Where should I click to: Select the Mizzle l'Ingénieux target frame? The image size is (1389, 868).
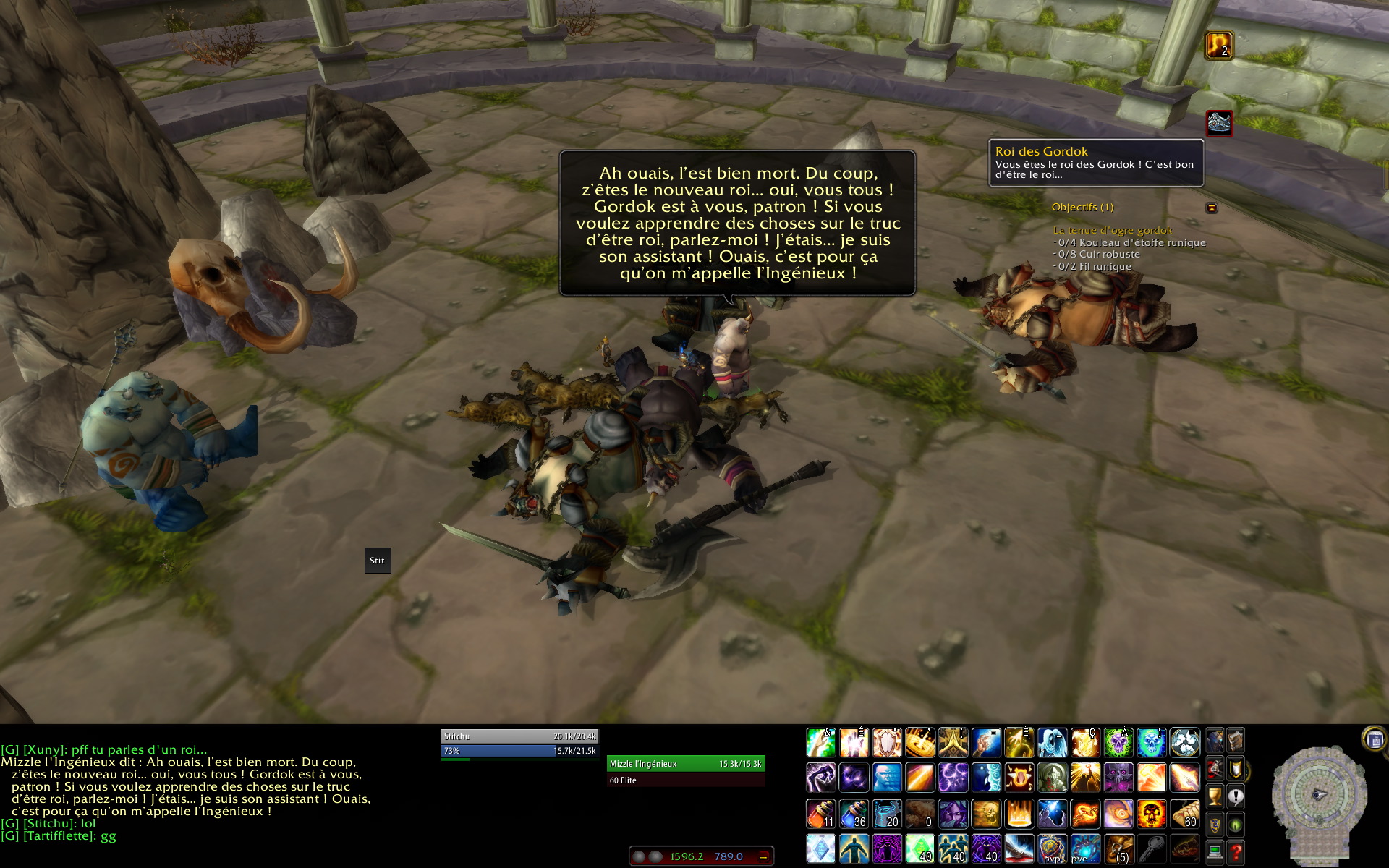coord(685,764)
